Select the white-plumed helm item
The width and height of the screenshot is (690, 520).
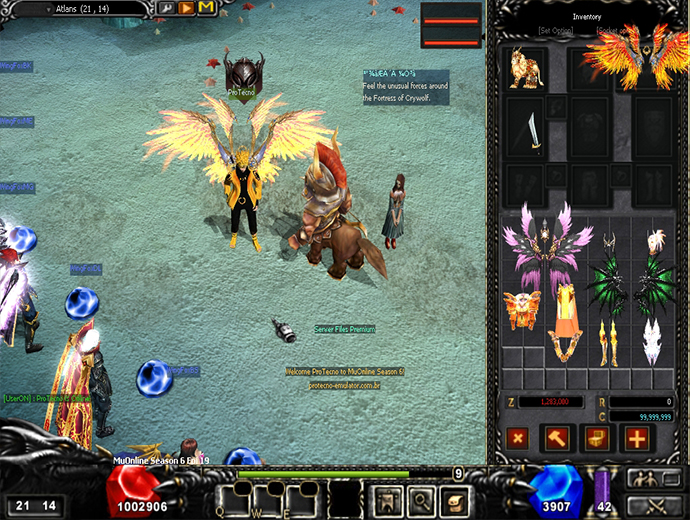657,241
